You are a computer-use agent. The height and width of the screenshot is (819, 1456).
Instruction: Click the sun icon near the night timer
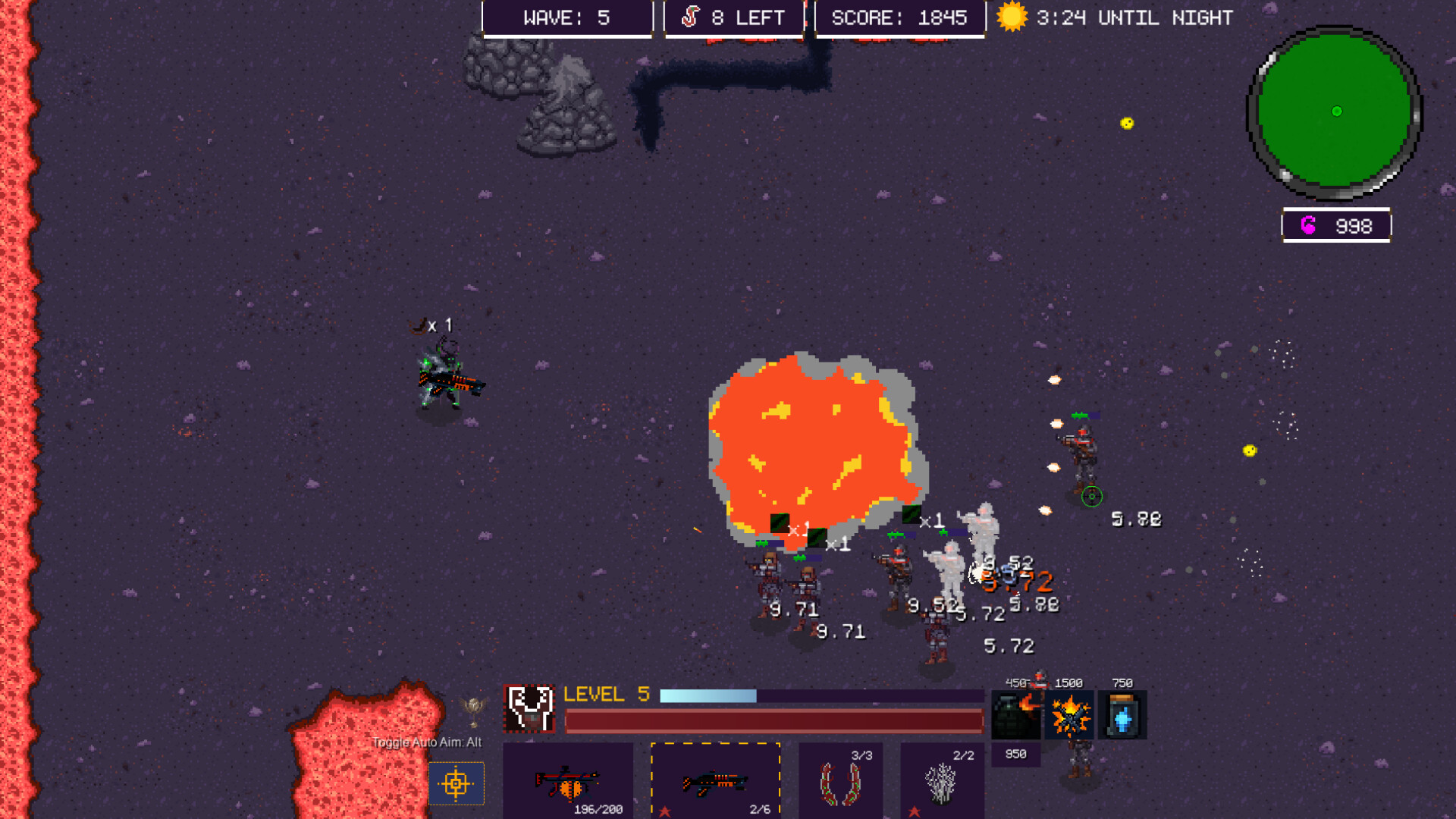pos(1012,17)
